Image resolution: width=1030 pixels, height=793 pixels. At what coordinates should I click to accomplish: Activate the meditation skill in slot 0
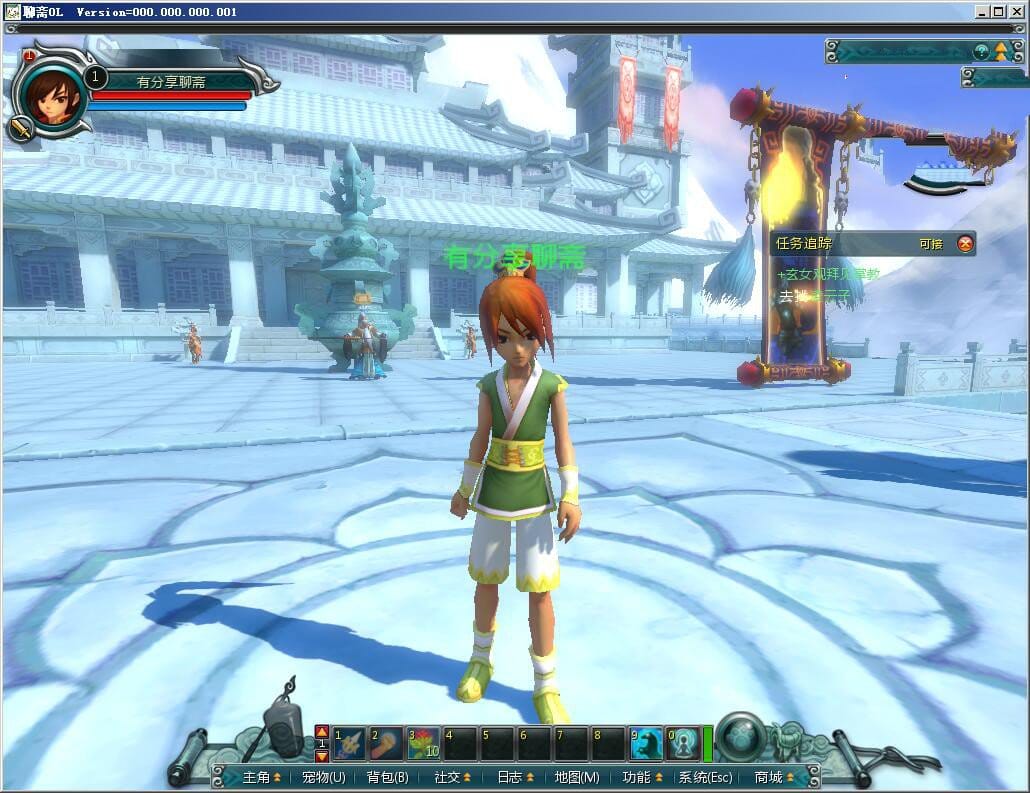pyautogui.click(x=682, y=743)
